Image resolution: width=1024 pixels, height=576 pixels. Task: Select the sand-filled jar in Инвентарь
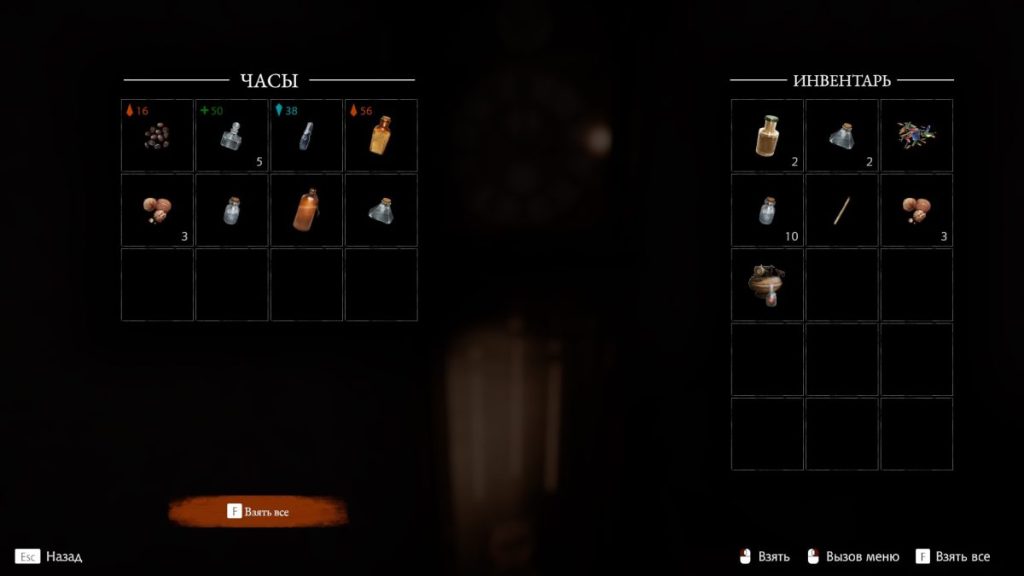coord(767,135)
